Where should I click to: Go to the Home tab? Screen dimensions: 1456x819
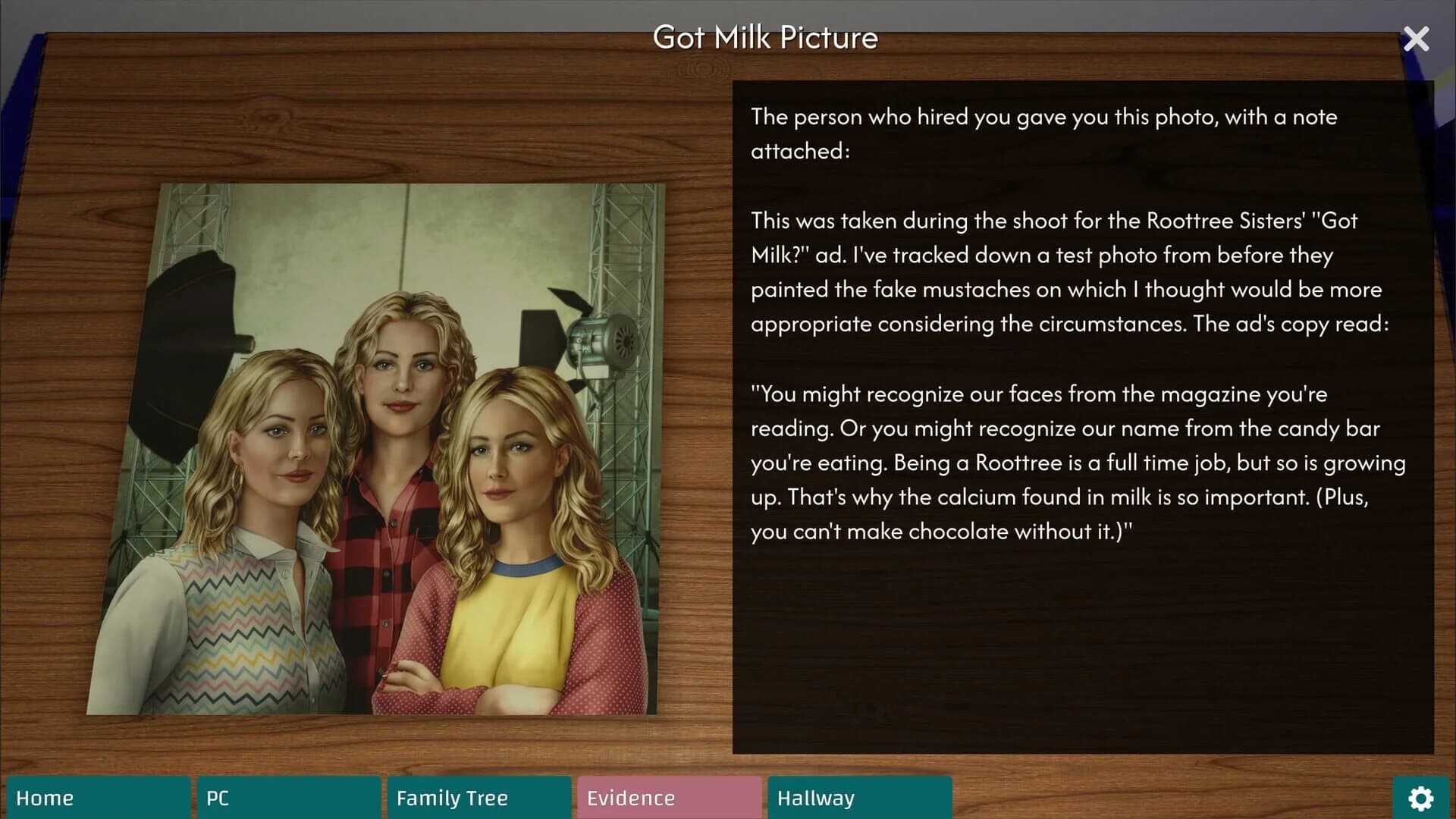[x=98, y=798]
